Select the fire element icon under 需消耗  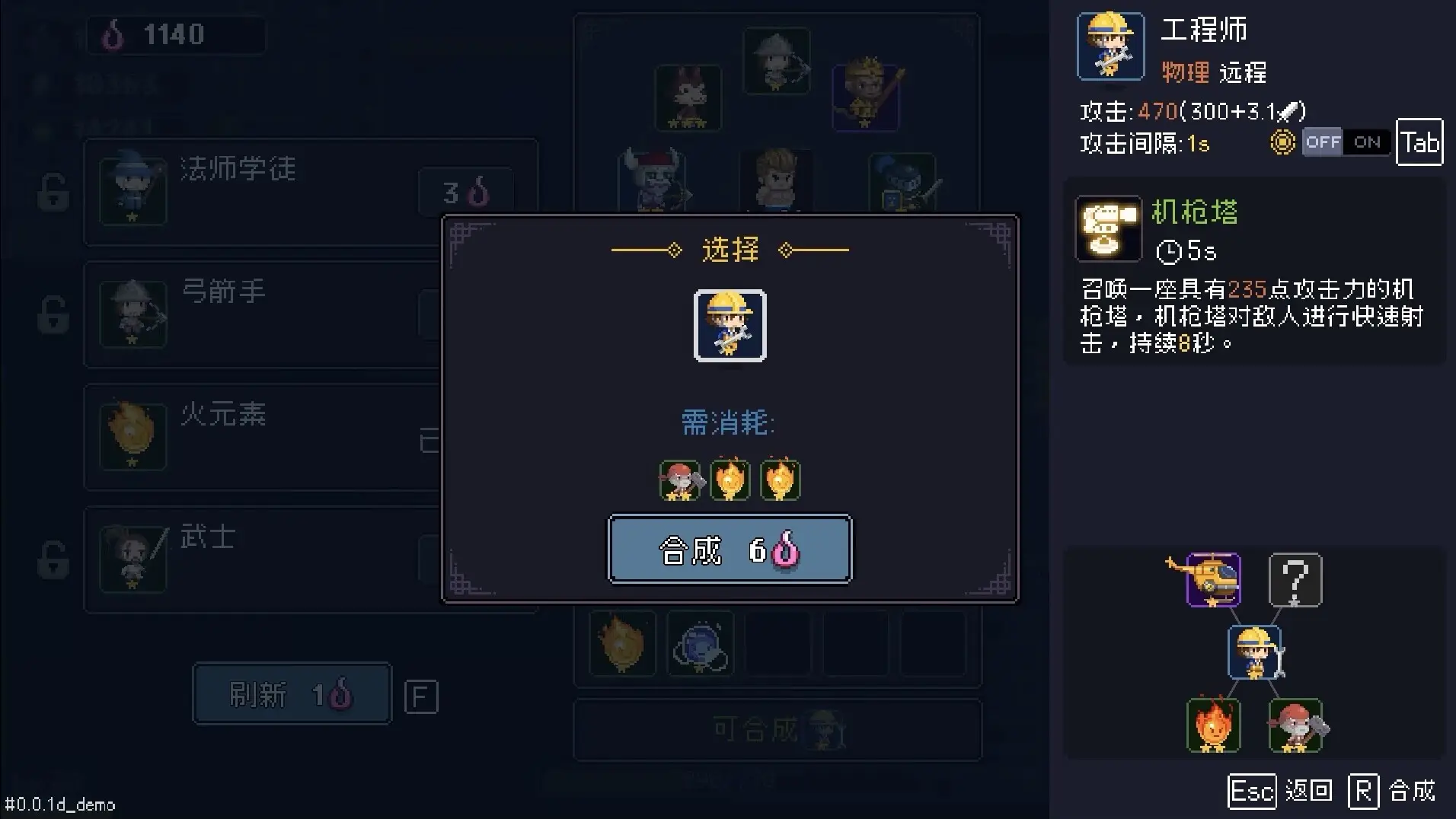tap(730, 480)
